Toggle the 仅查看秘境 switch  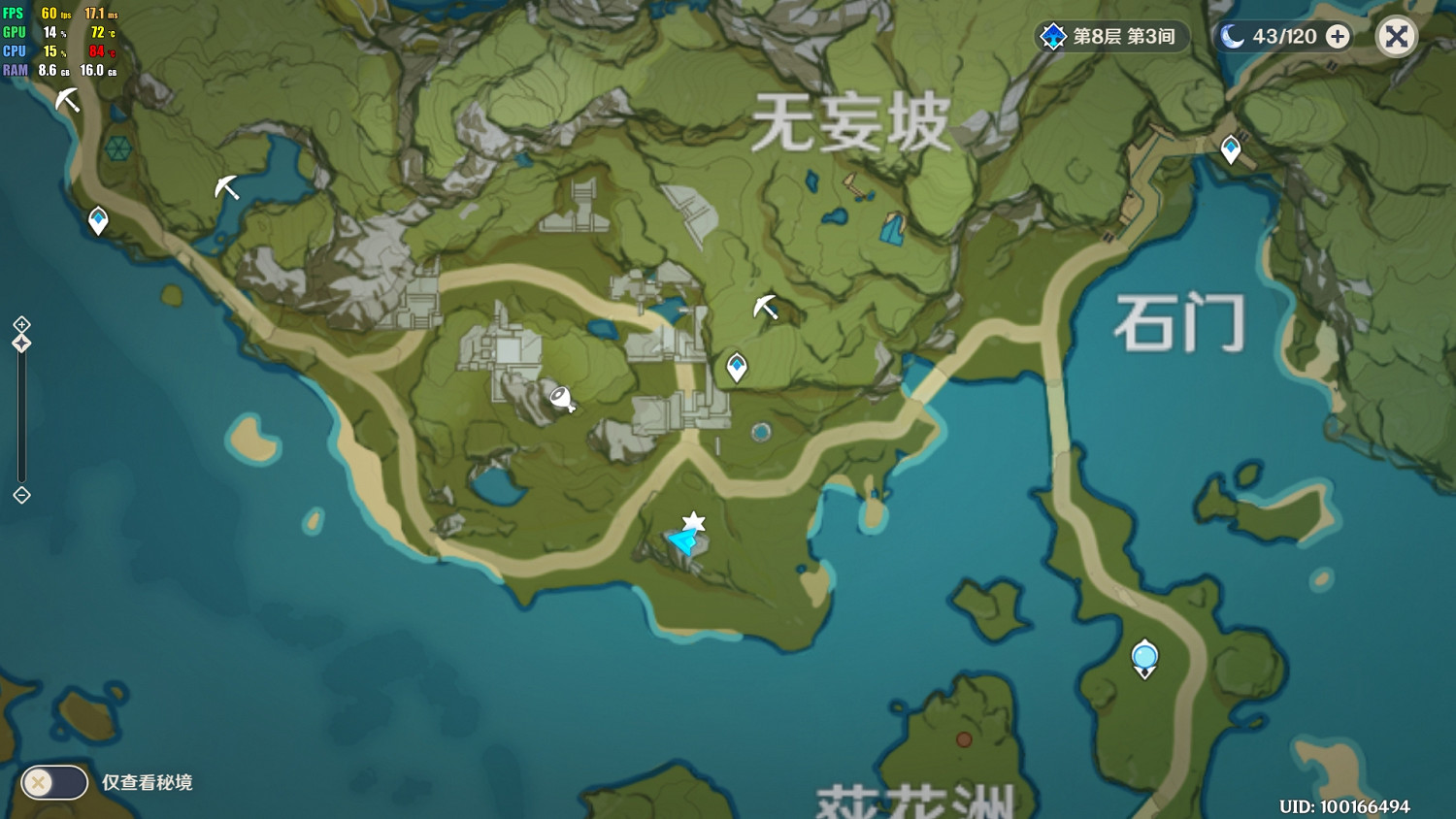[53, 782]
